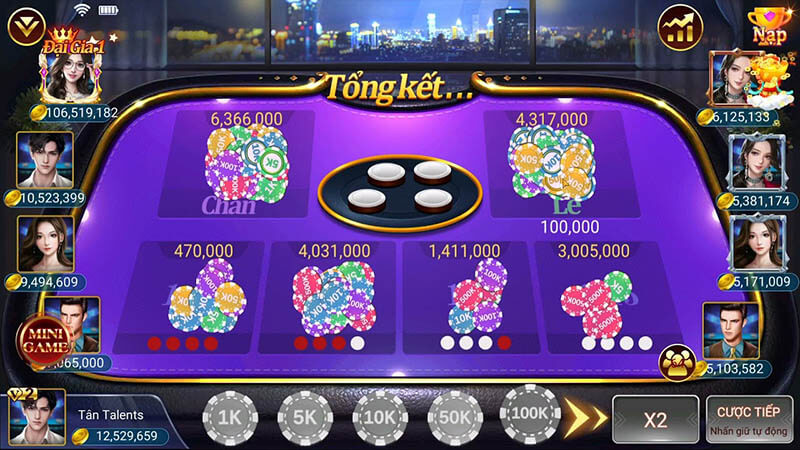View the player with 6,125,133 coins
The height and width of the screenshot is (450, 800).
pos(736,79)
